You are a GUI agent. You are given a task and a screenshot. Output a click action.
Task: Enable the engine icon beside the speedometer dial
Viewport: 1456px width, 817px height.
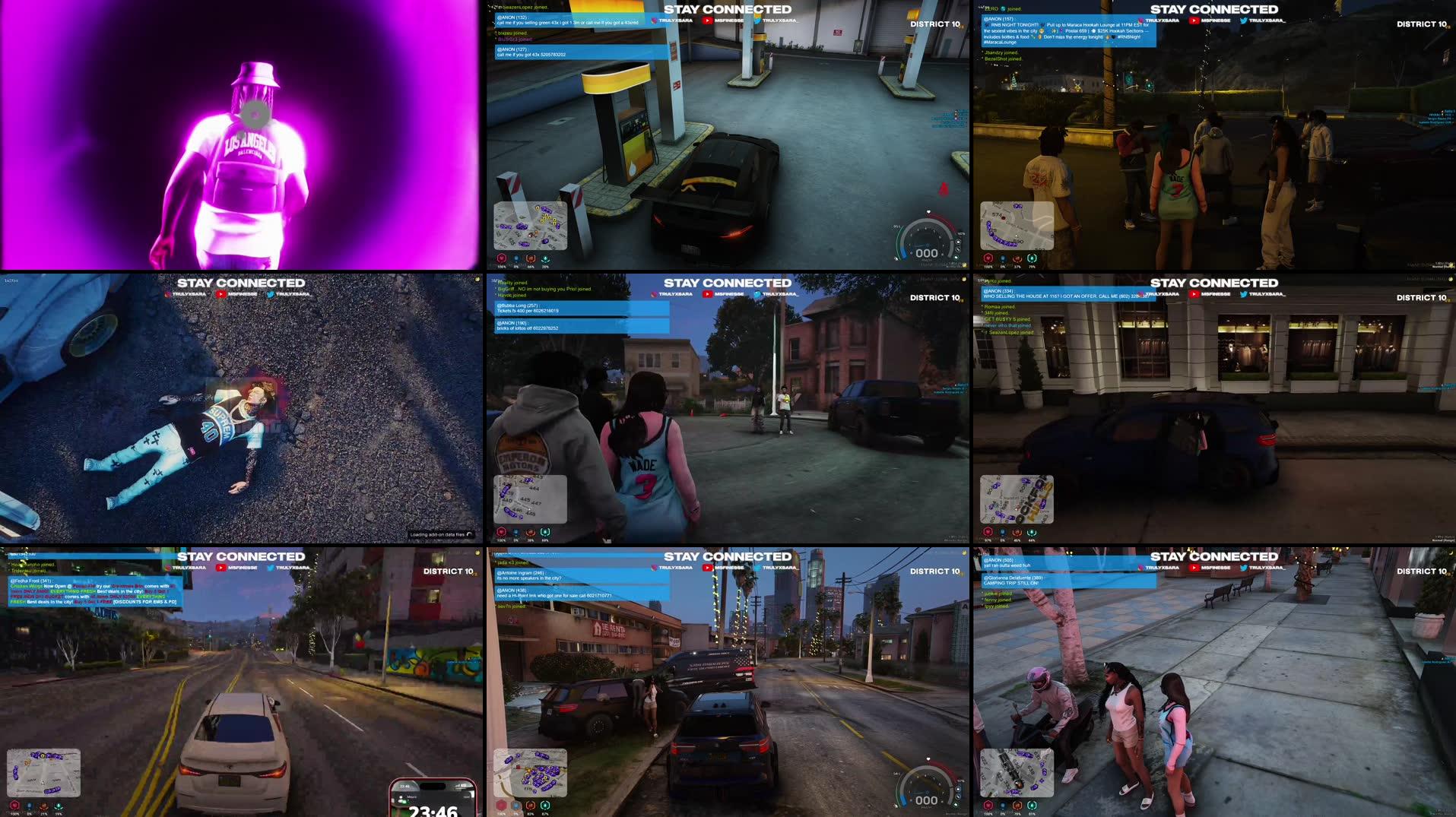pos(958,250)
